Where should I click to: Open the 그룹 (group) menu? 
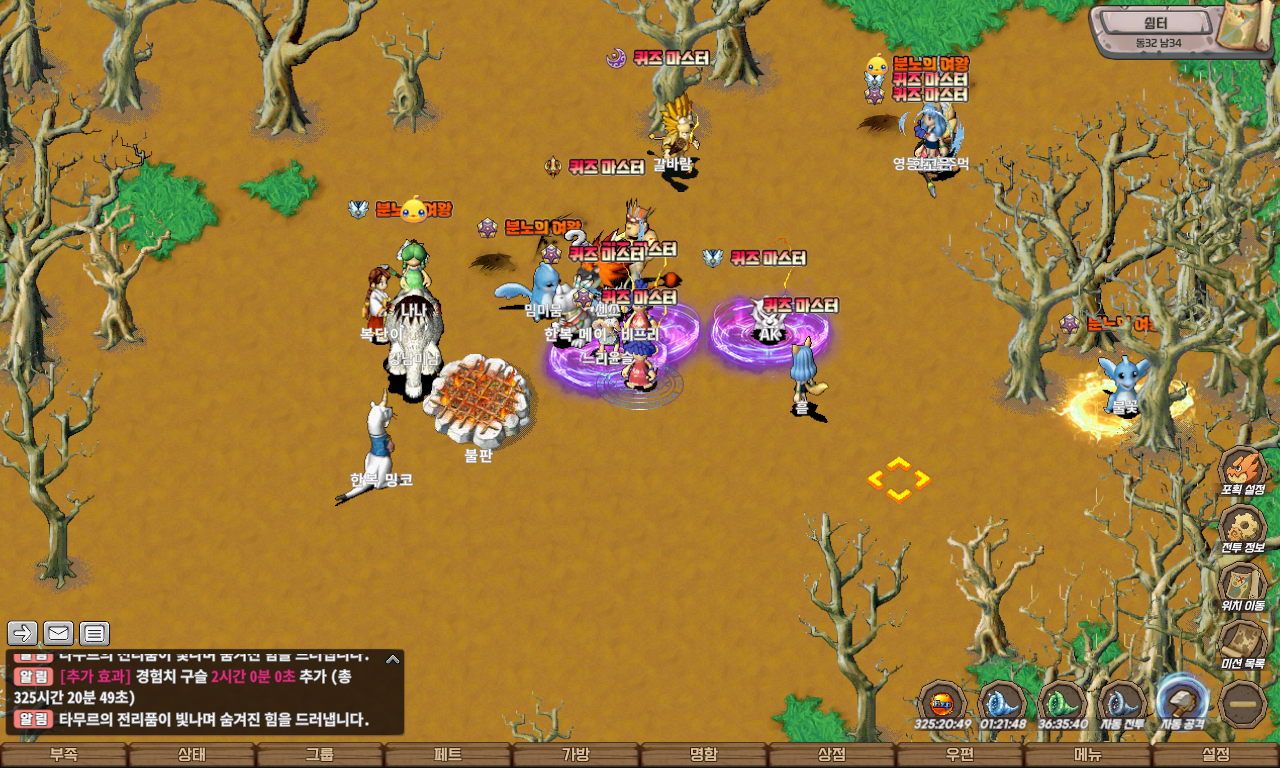point(320,755)
